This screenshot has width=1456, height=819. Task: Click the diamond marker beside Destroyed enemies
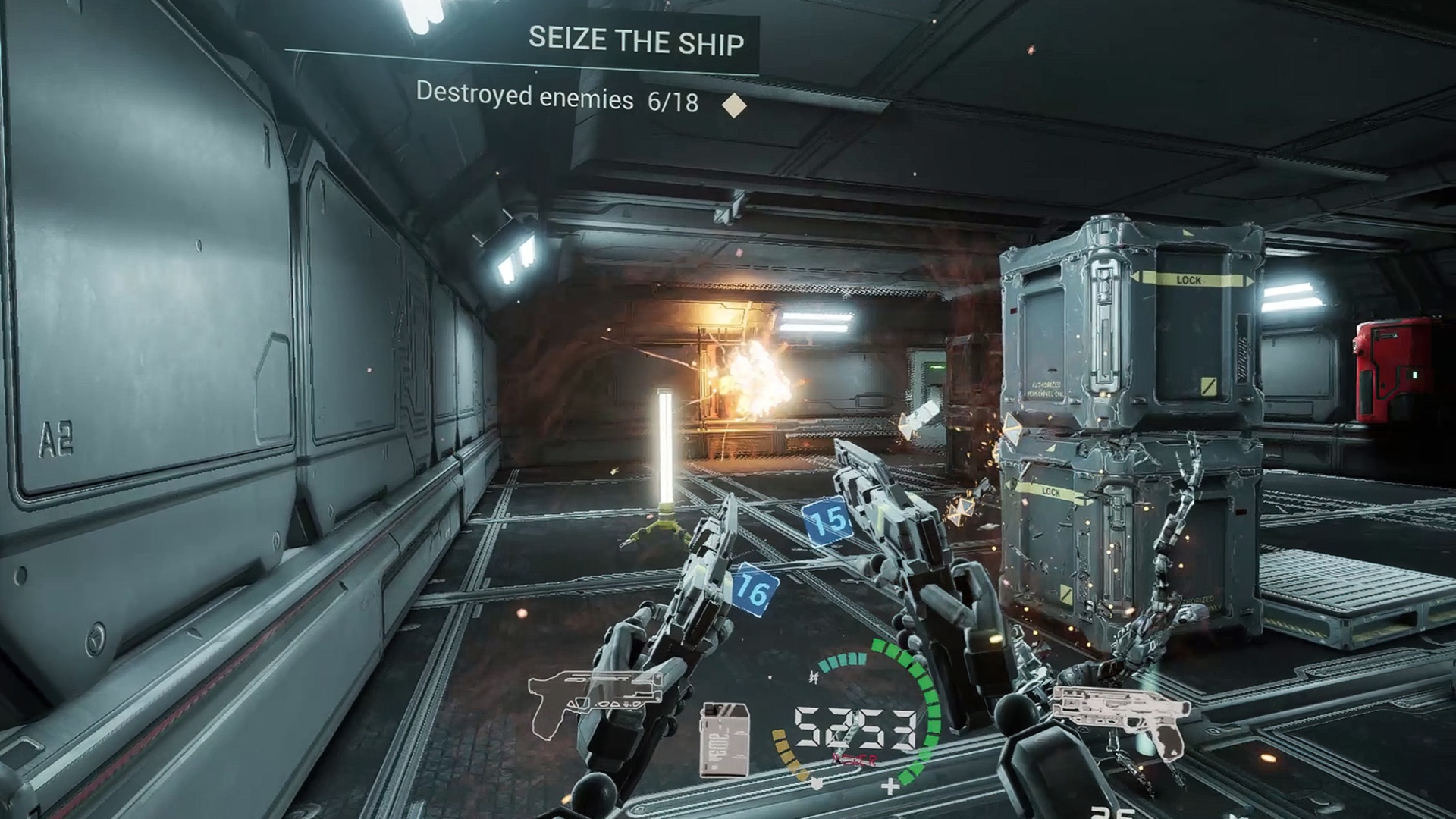[733, 105]
